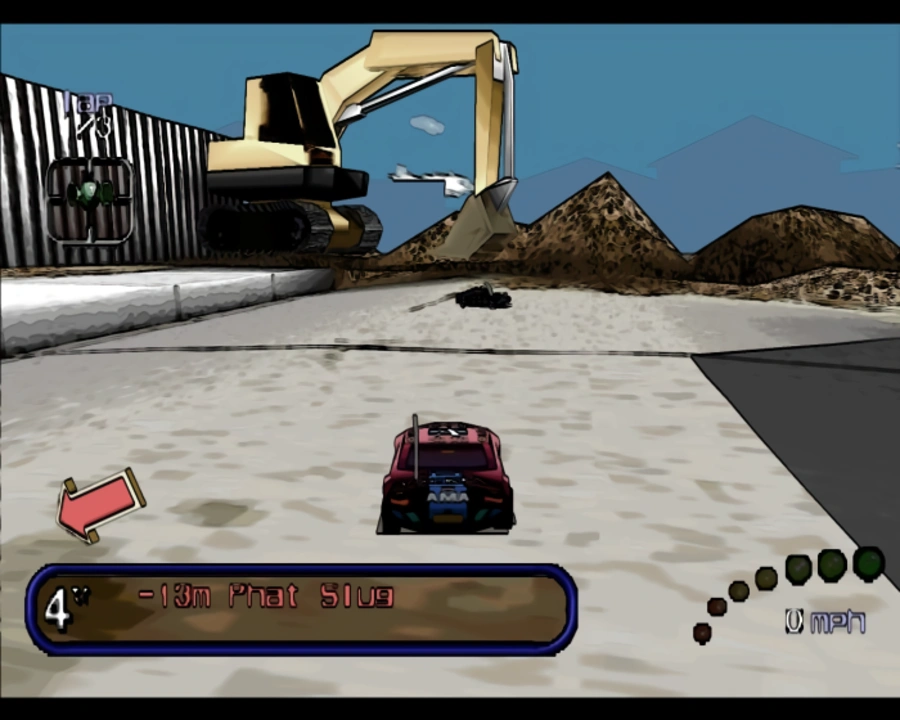This screenshot has height=720, width=900.
Task: Select the race position panel showing Phat Slug
Action: pos(301,609)
